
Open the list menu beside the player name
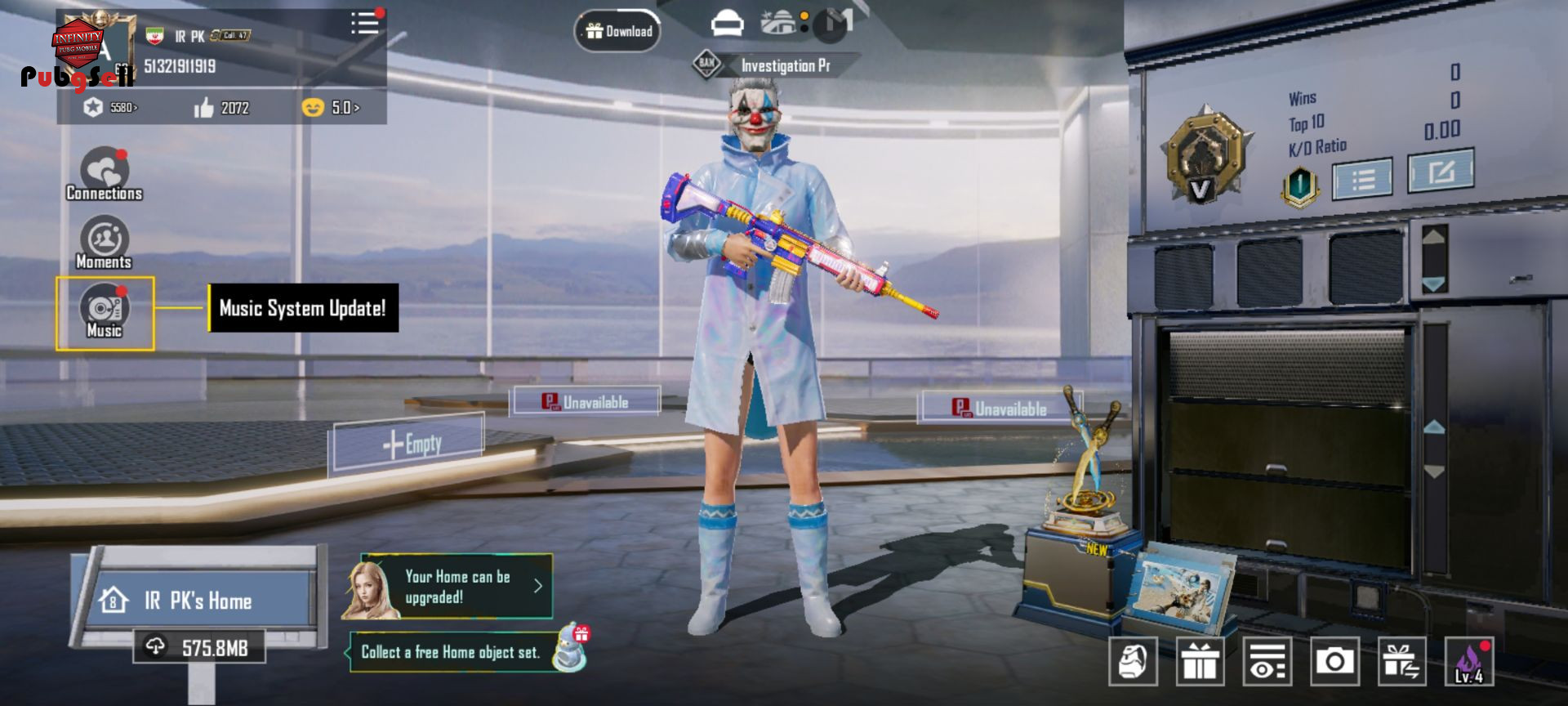[x=365, y=23]
